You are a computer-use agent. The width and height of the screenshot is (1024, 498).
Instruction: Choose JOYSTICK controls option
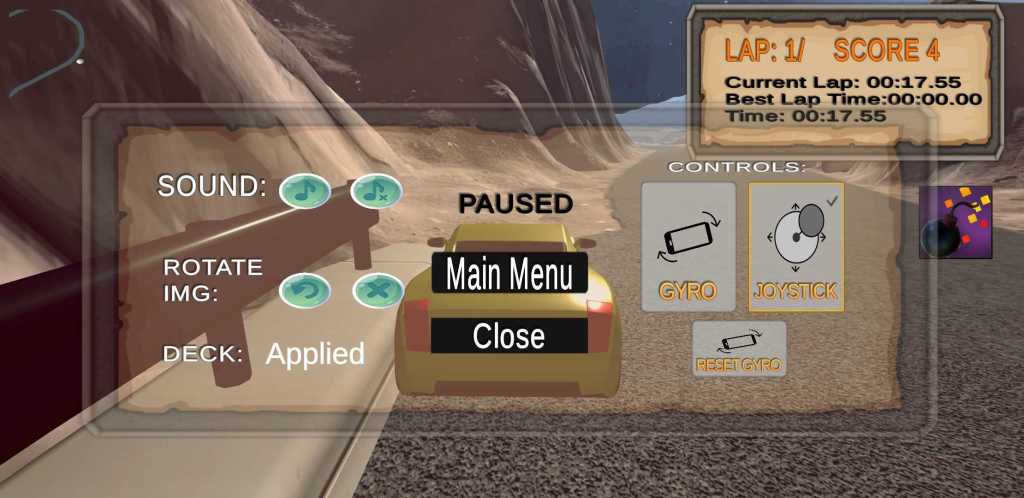click(796, 246)
